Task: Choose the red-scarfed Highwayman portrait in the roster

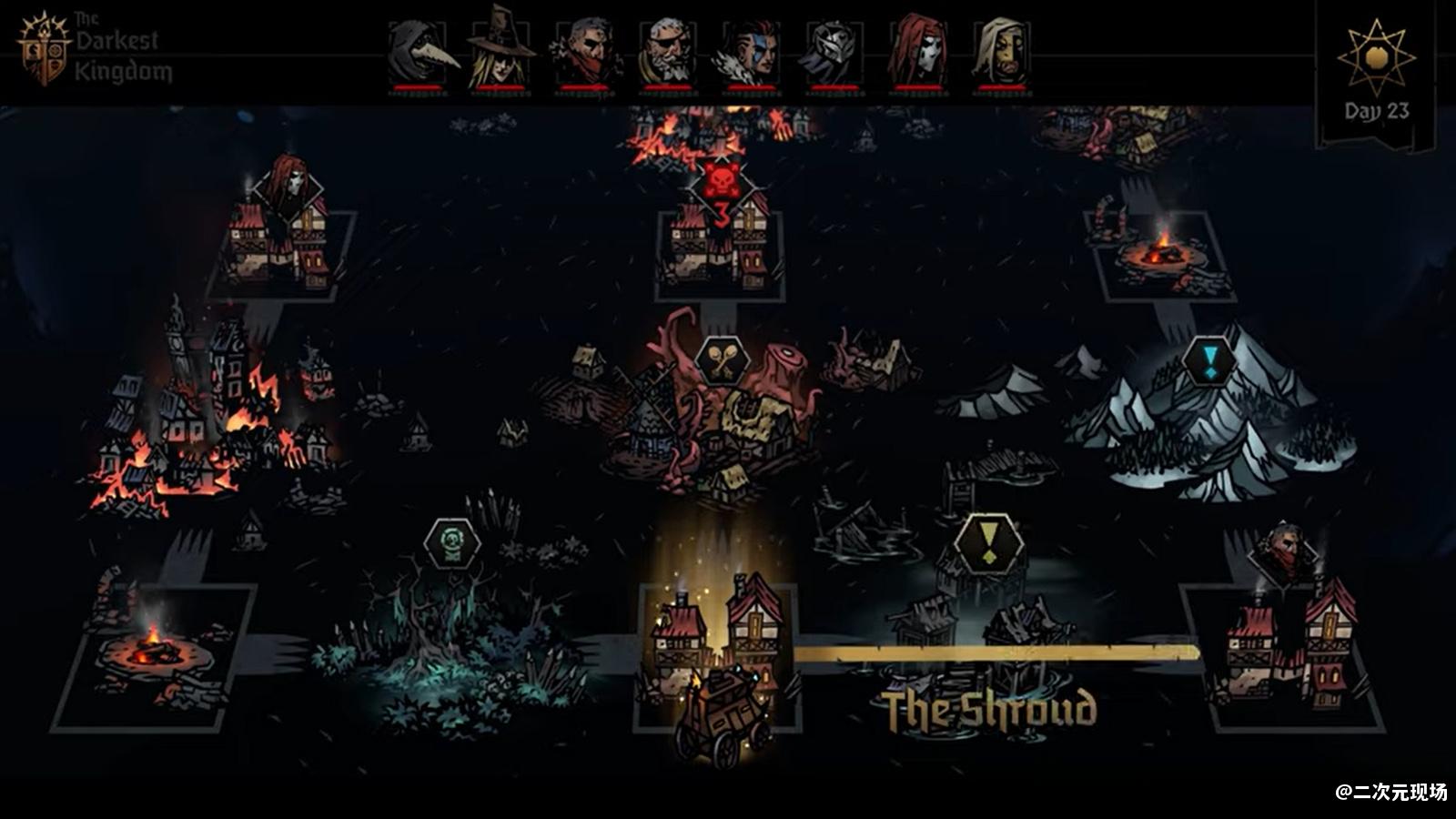Action: (585, 53)
